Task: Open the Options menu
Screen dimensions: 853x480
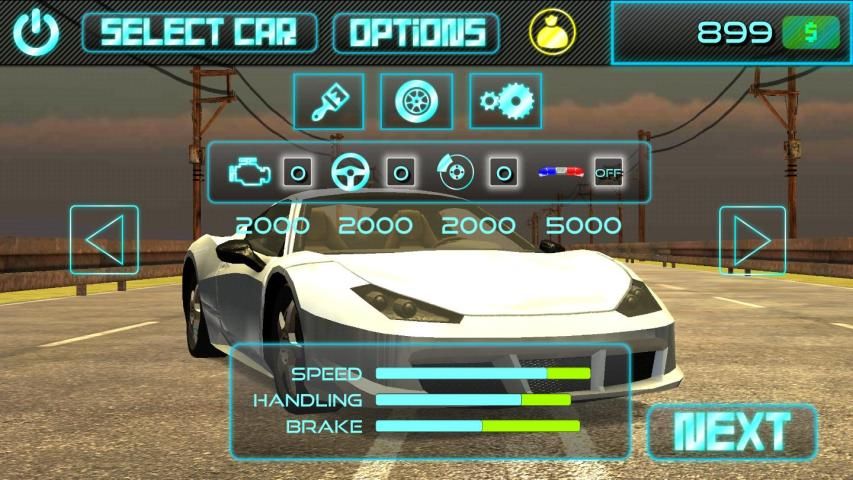Action: (x=416, y=33)
